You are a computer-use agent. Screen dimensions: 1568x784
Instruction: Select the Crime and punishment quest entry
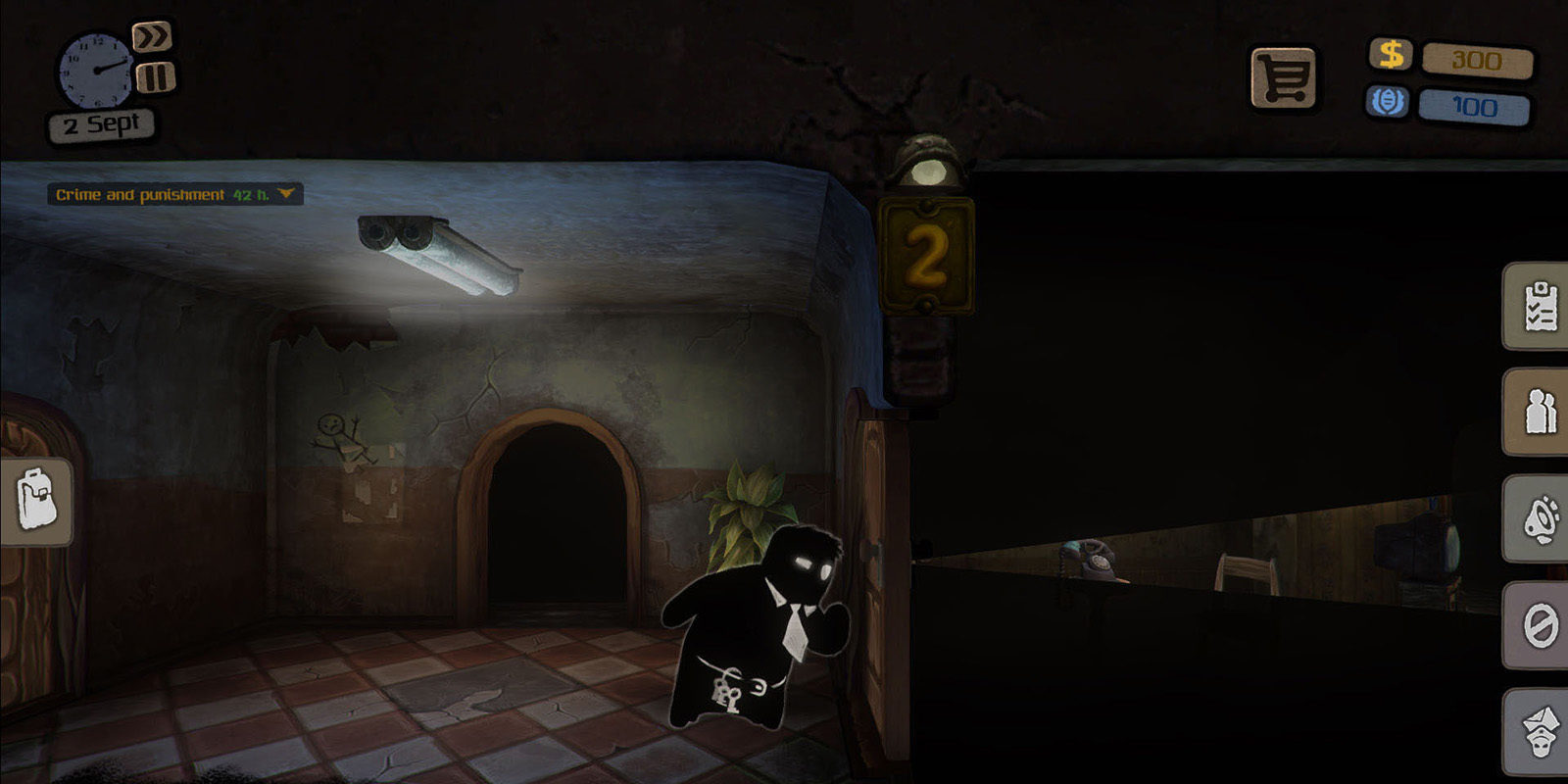pos(141,194)
